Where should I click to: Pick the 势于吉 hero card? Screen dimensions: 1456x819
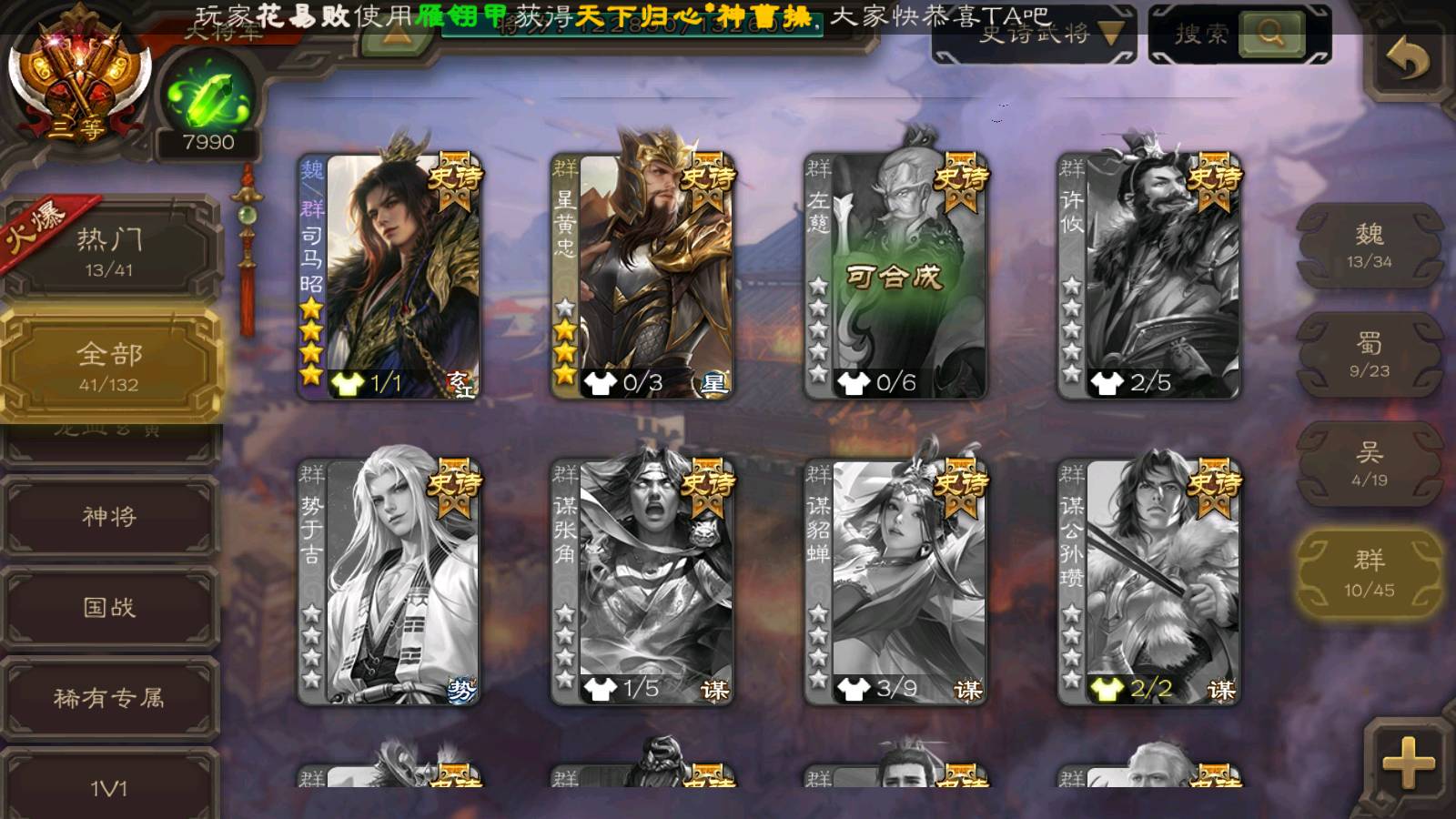(389, 582)
